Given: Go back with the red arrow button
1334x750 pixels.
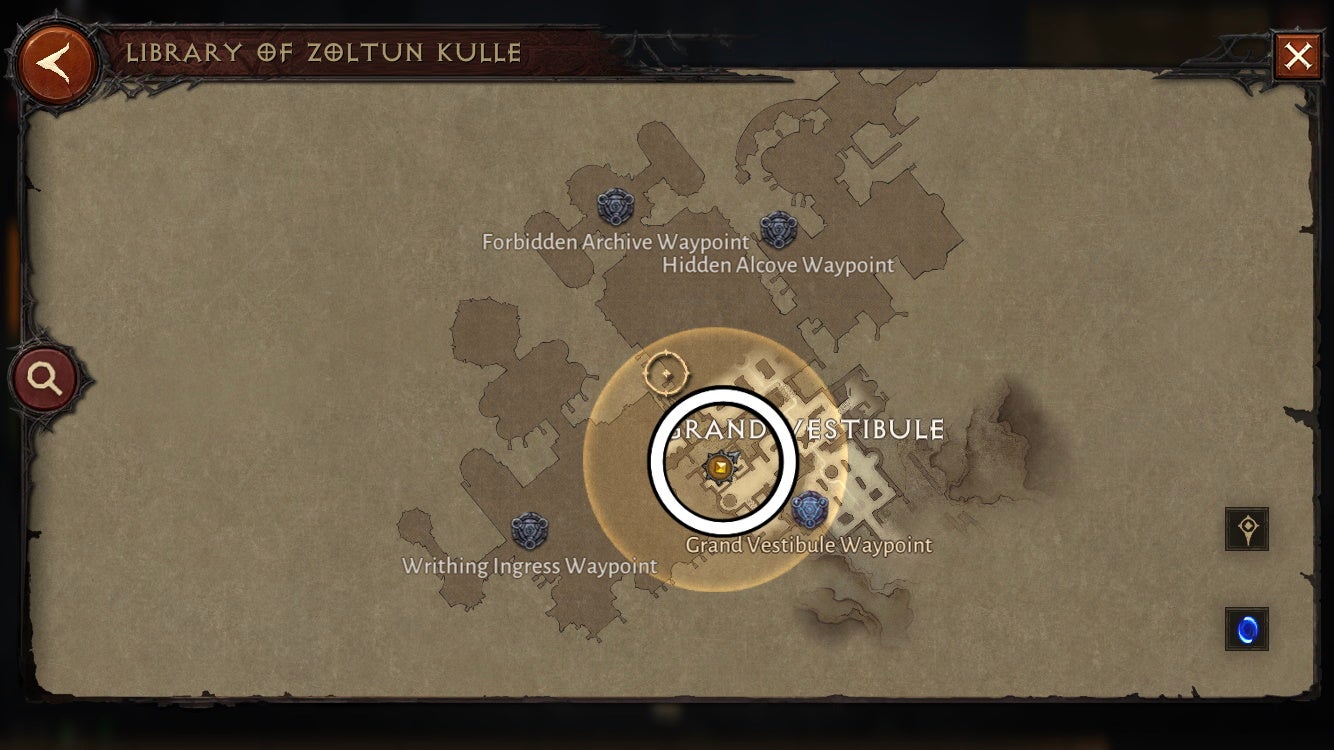Looking at the screenshot, I should coord(56,57).
